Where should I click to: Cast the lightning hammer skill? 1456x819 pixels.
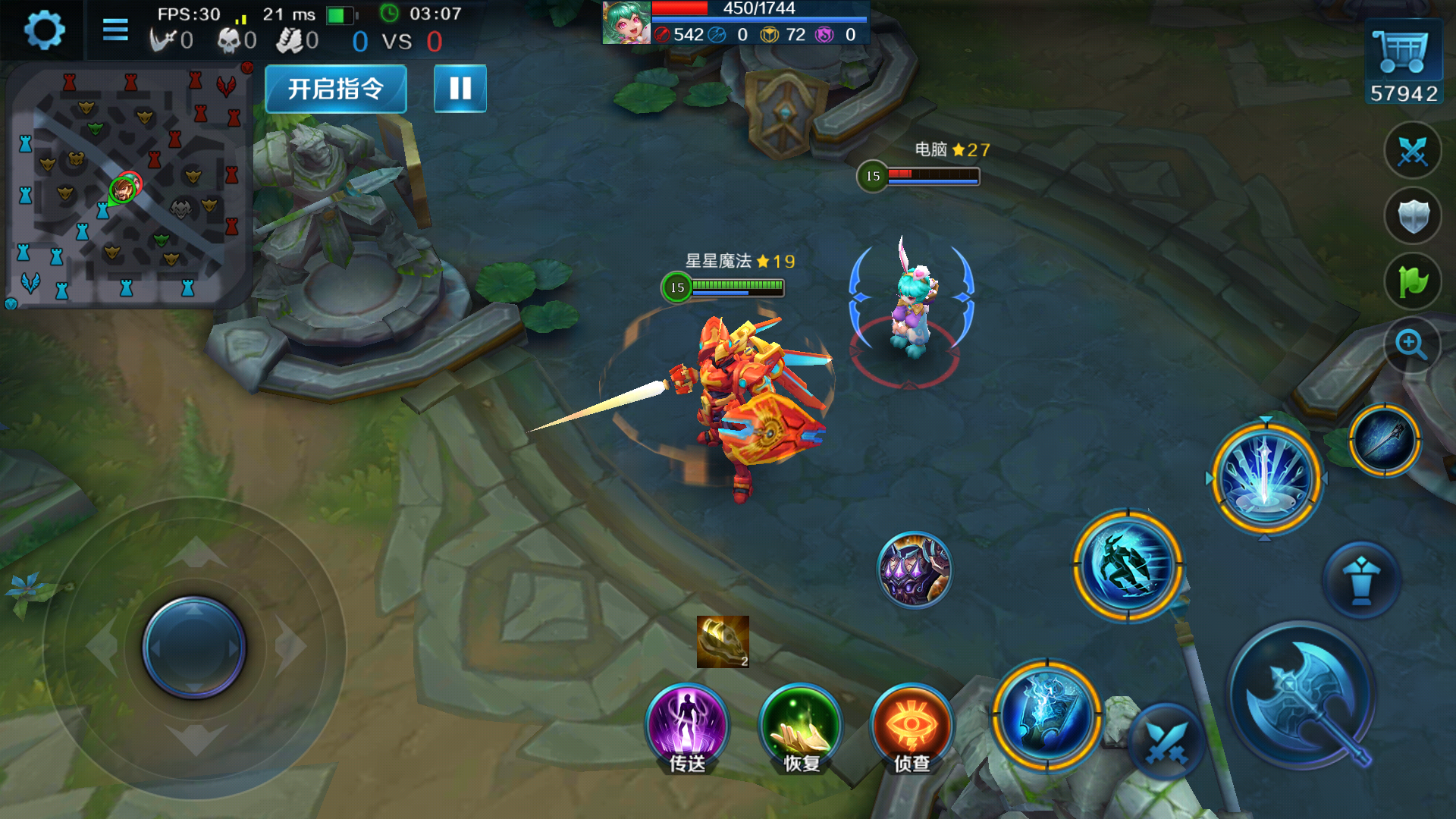click(1047, 714)
